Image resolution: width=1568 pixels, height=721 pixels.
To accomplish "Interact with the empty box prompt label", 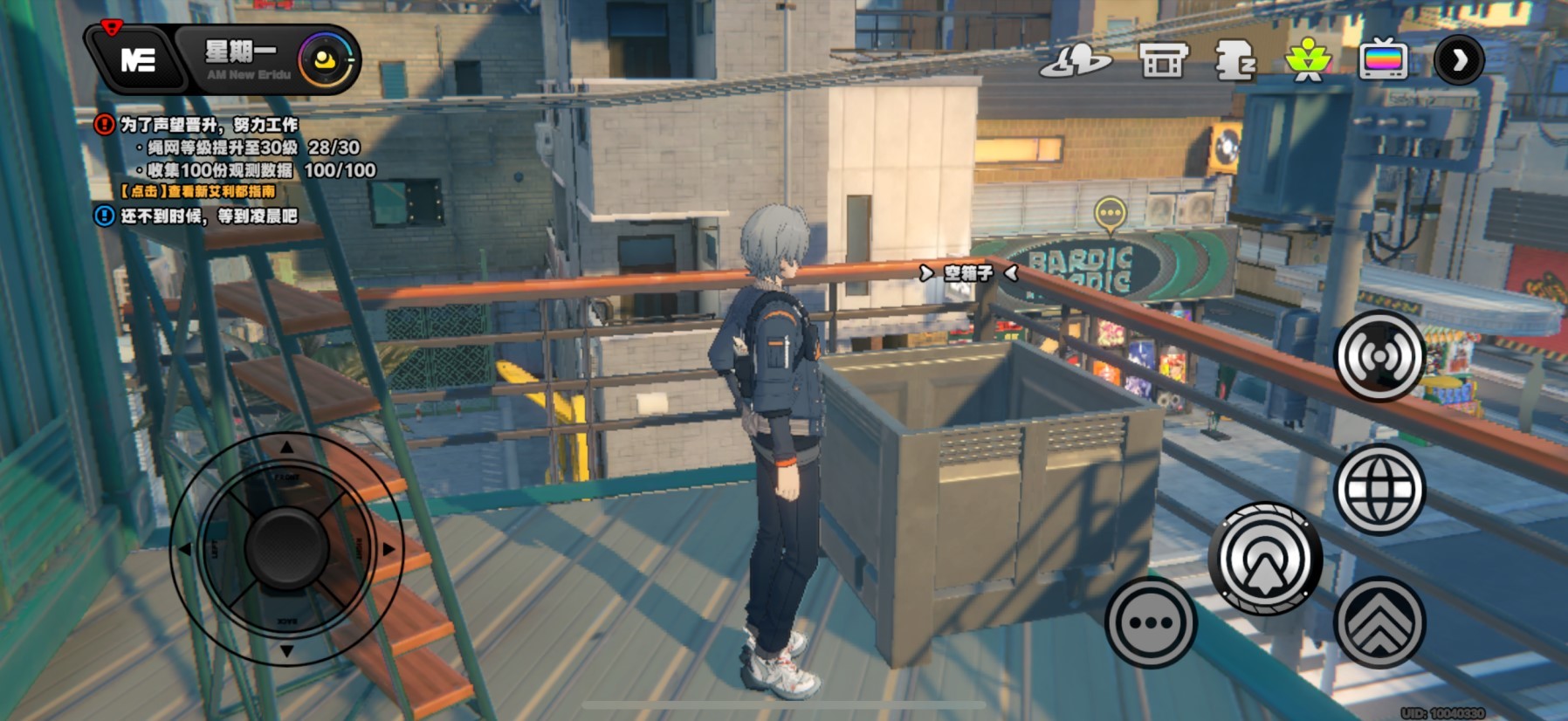I will tap(968, 273).
